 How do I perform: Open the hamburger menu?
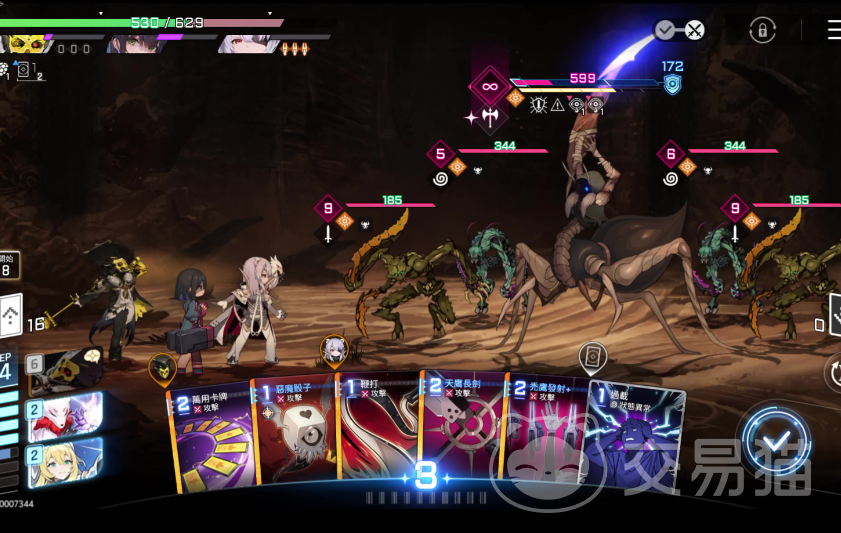833,30
